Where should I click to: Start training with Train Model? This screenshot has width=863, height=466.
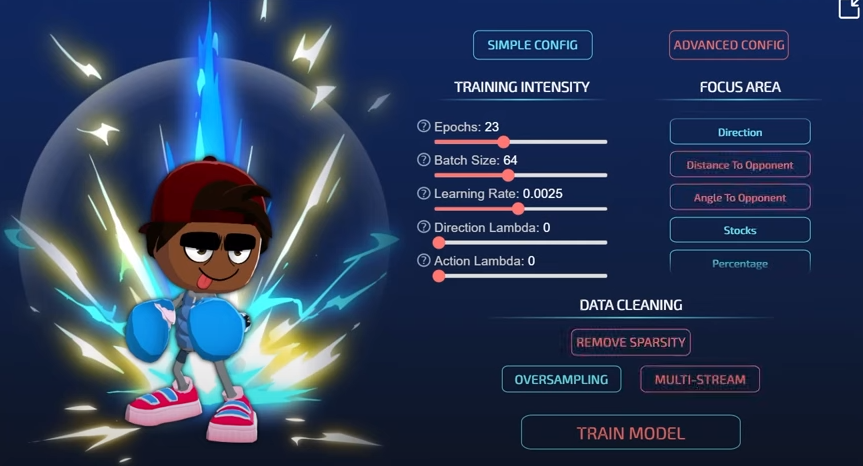pos(630,433)
